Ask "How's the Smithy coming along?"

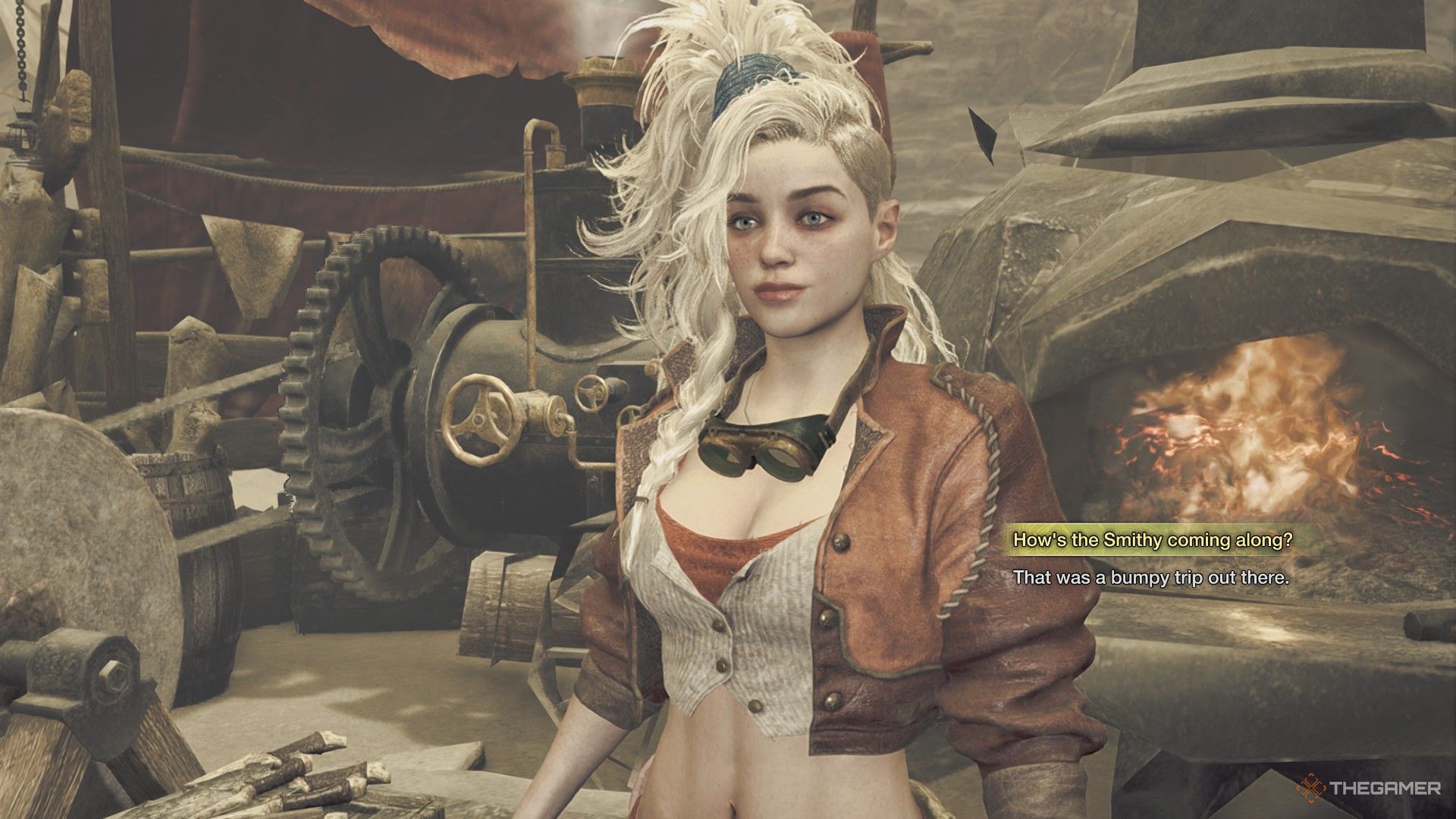1152,540
